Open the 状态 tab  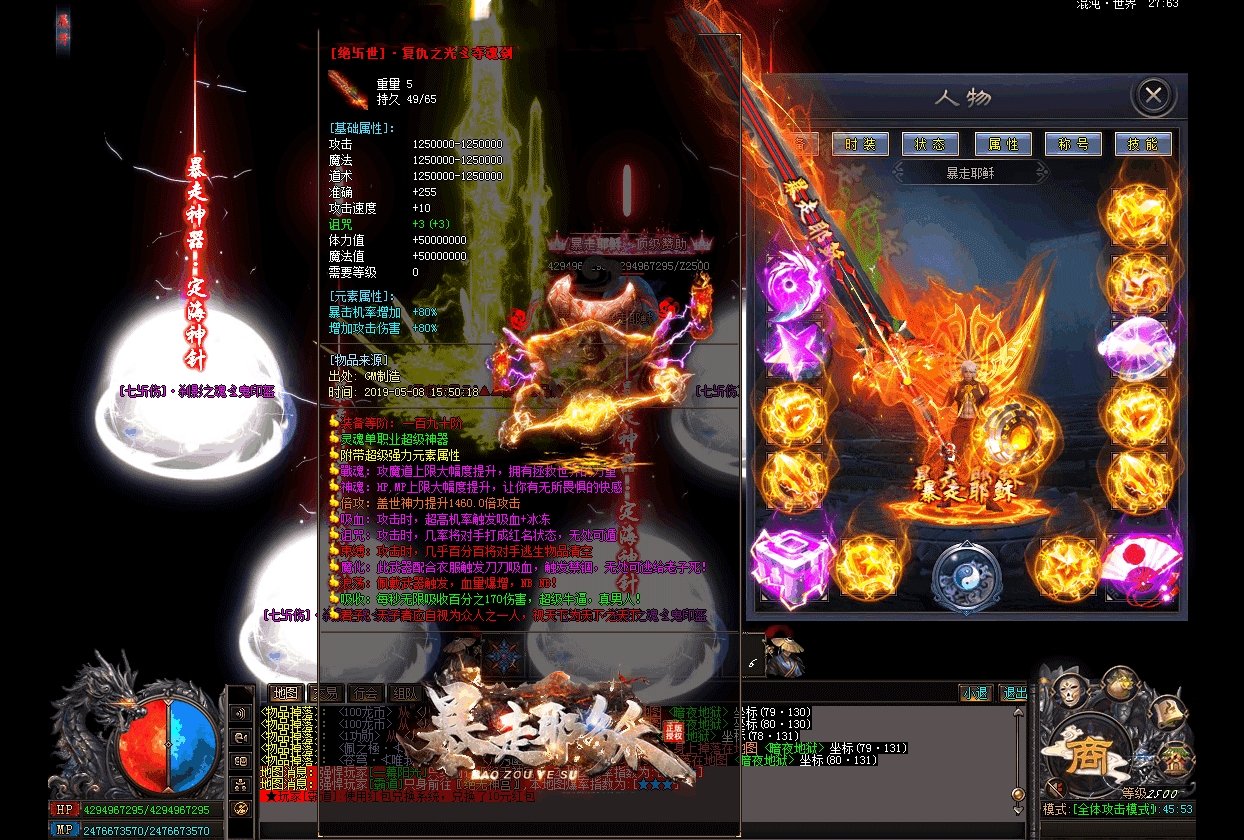(930, 144)
